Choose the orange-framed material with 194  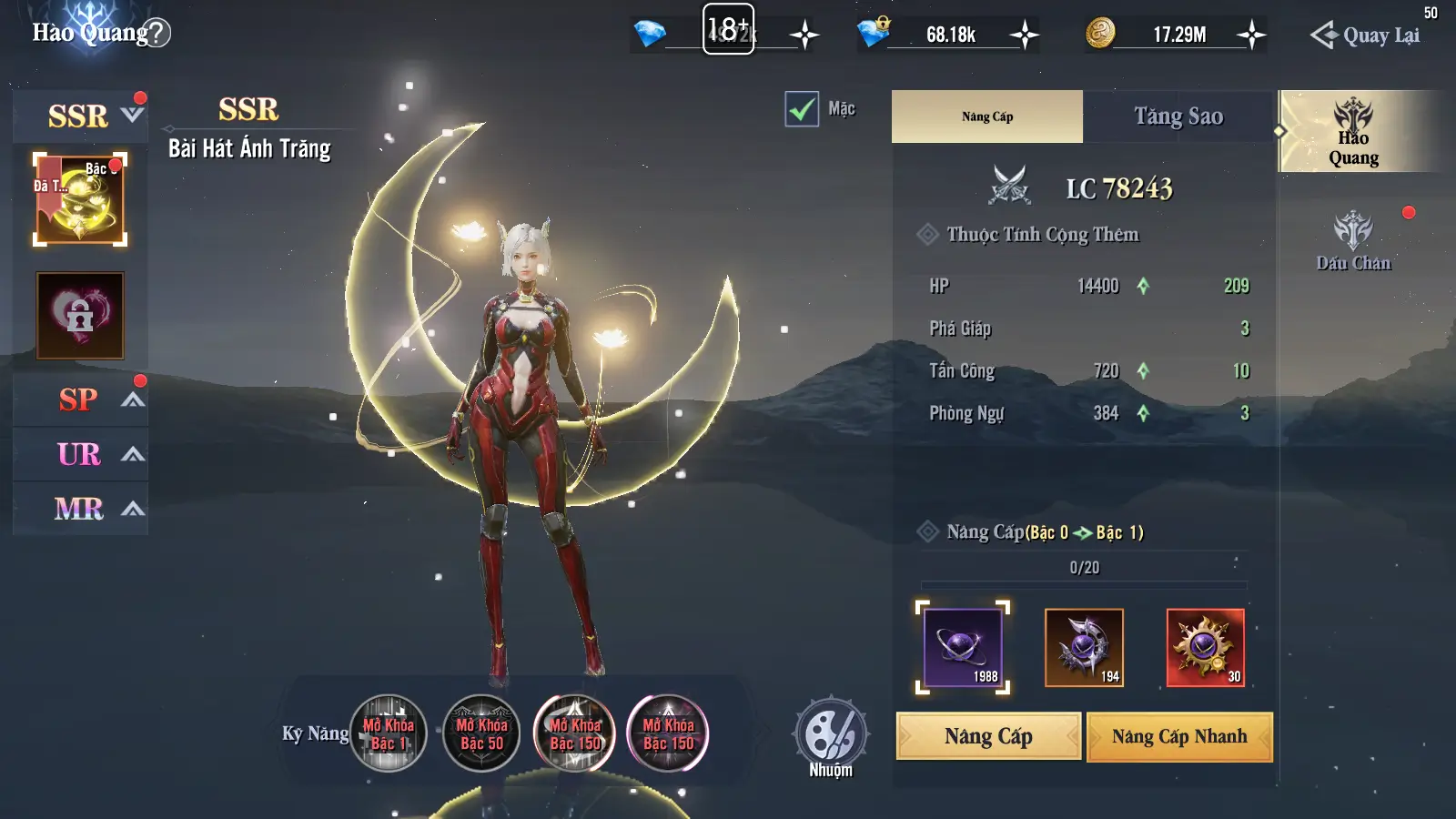(1084, 647)
